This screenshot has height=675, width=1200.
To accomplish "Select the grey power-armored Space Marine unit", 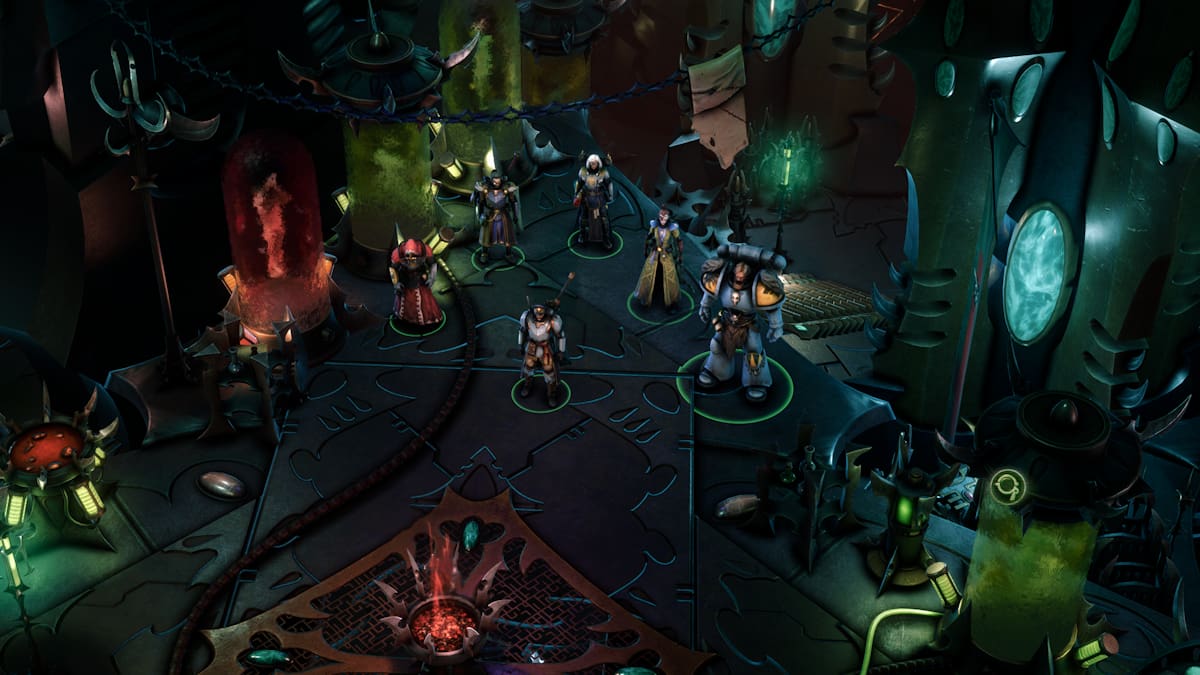I will (x=734, y=318).
